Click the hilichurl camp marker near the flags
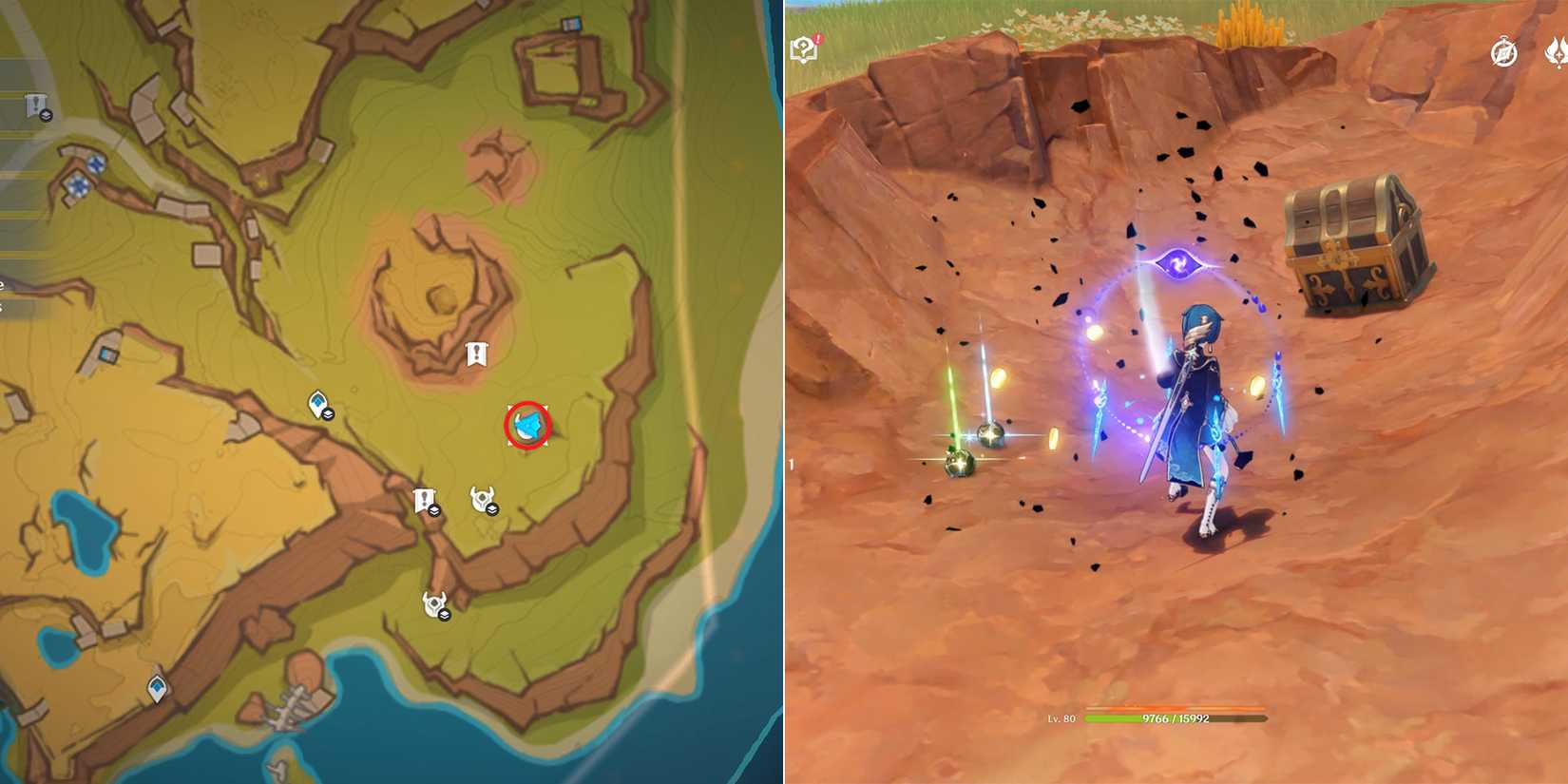 click(483, 497)
